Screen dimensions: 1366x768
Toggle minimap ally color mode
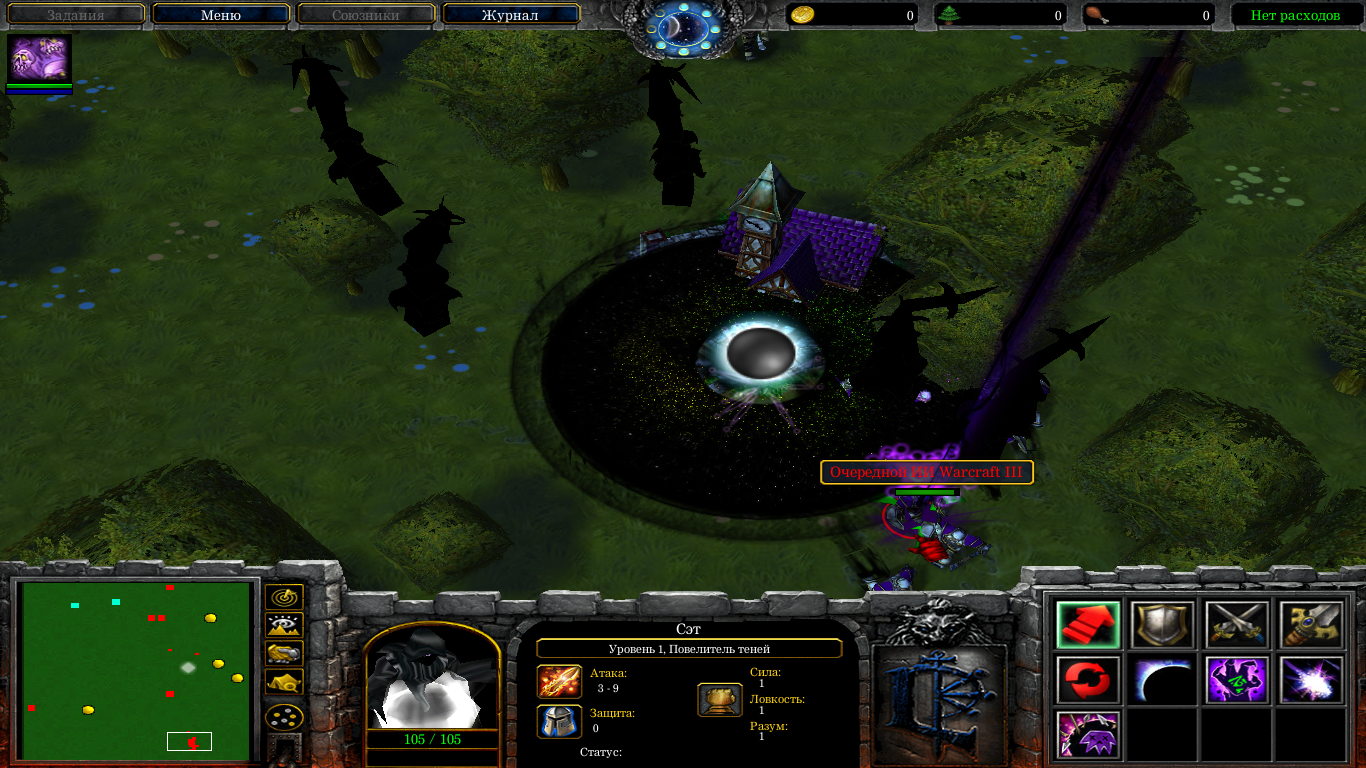pos(284,654)
